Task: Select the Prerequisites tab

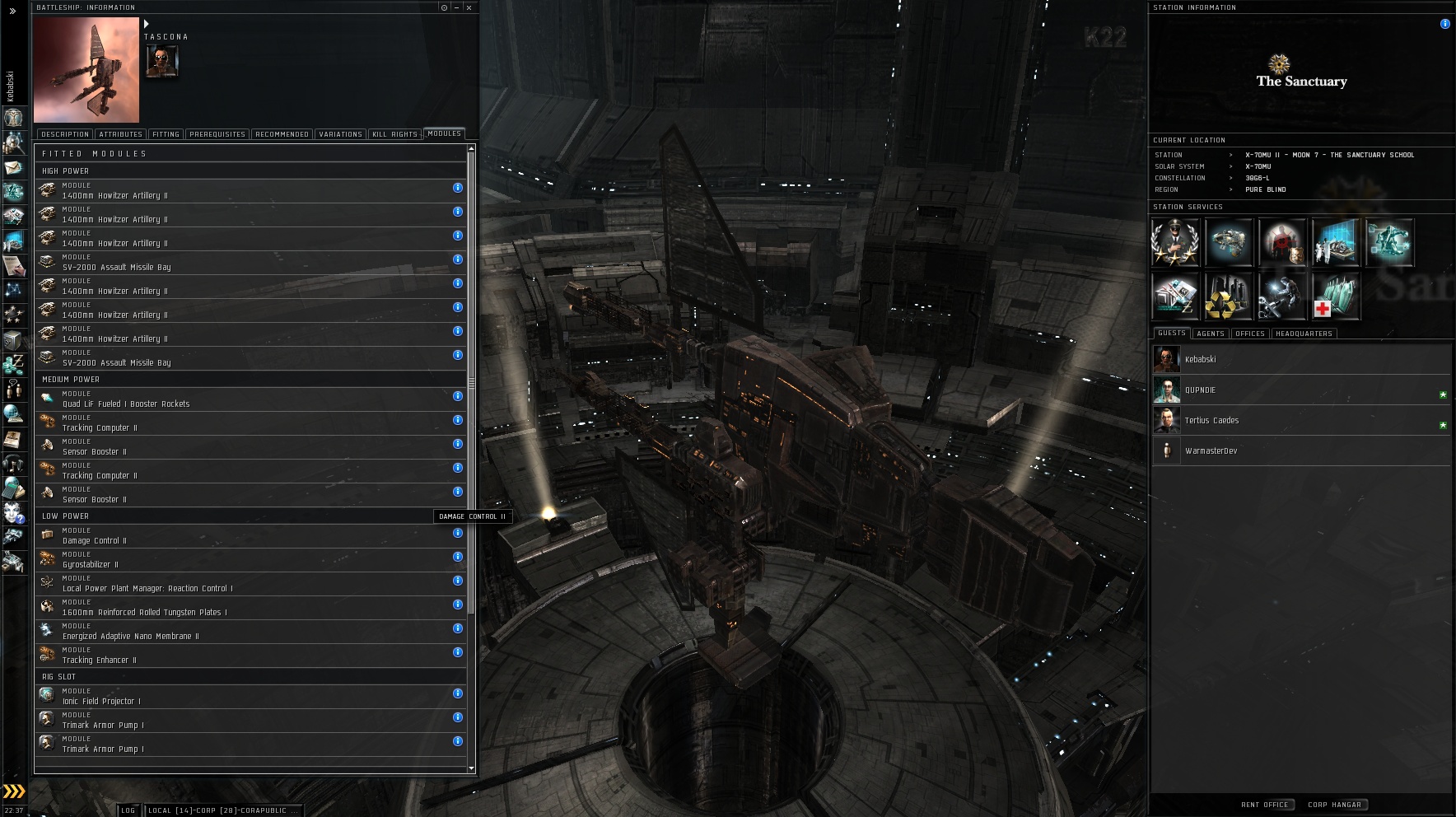Action: tap(217, 134)
